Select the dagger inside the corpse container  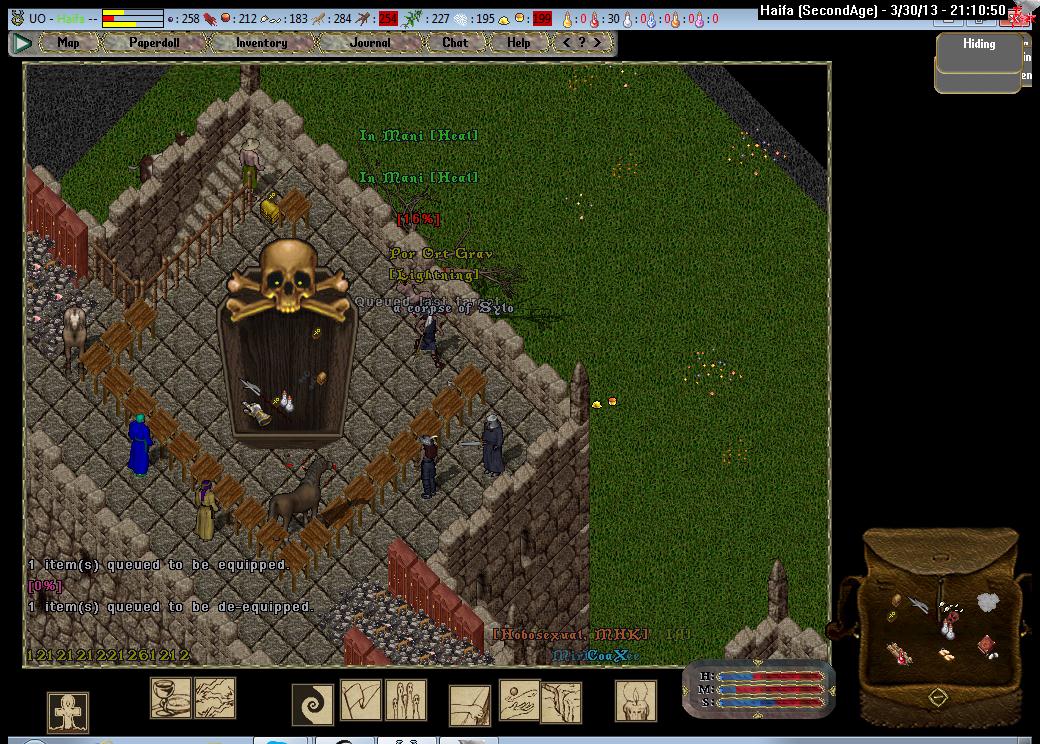click(x=251, y=387)
